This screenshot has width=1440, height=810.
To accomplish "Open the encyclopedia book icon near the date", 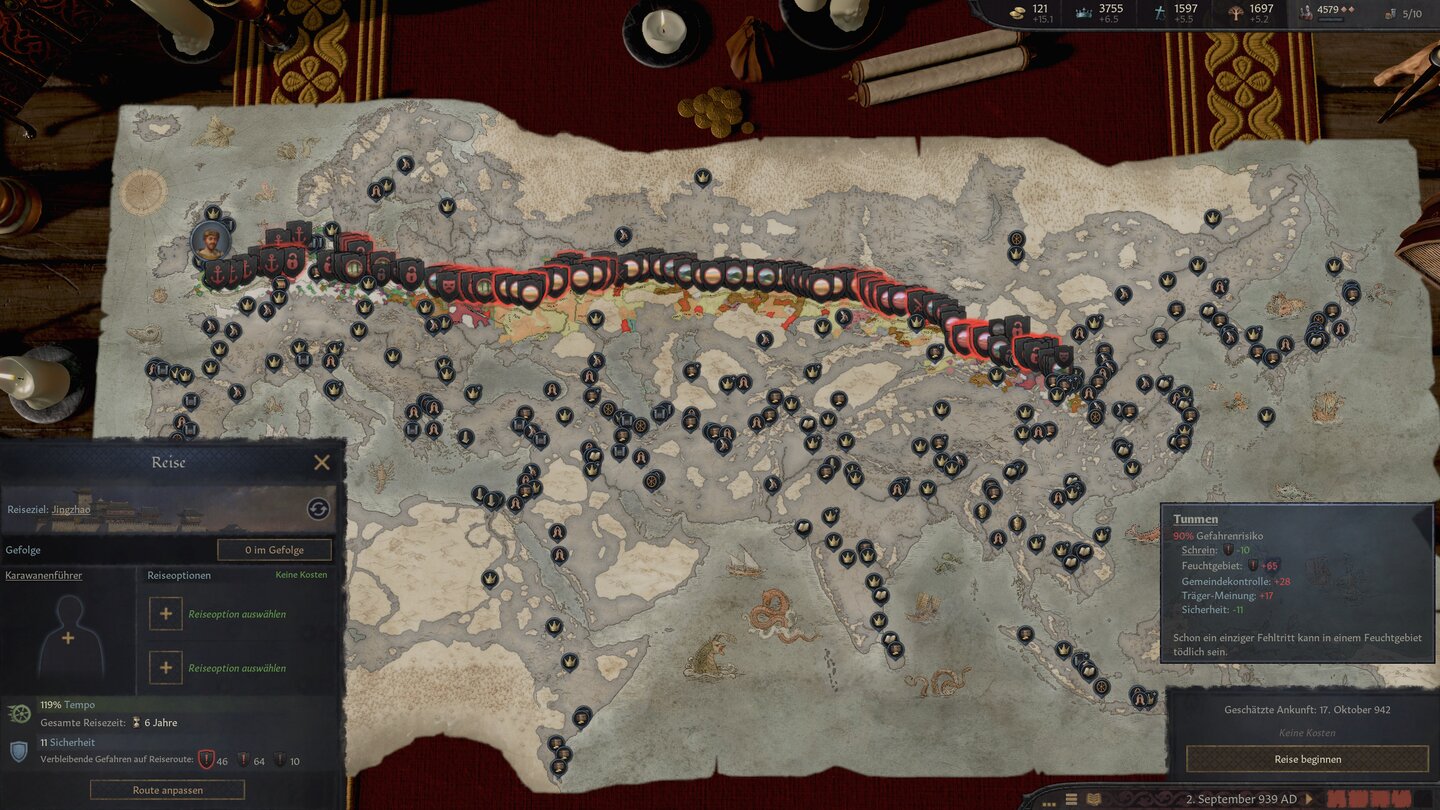I will pos(1092,798).
